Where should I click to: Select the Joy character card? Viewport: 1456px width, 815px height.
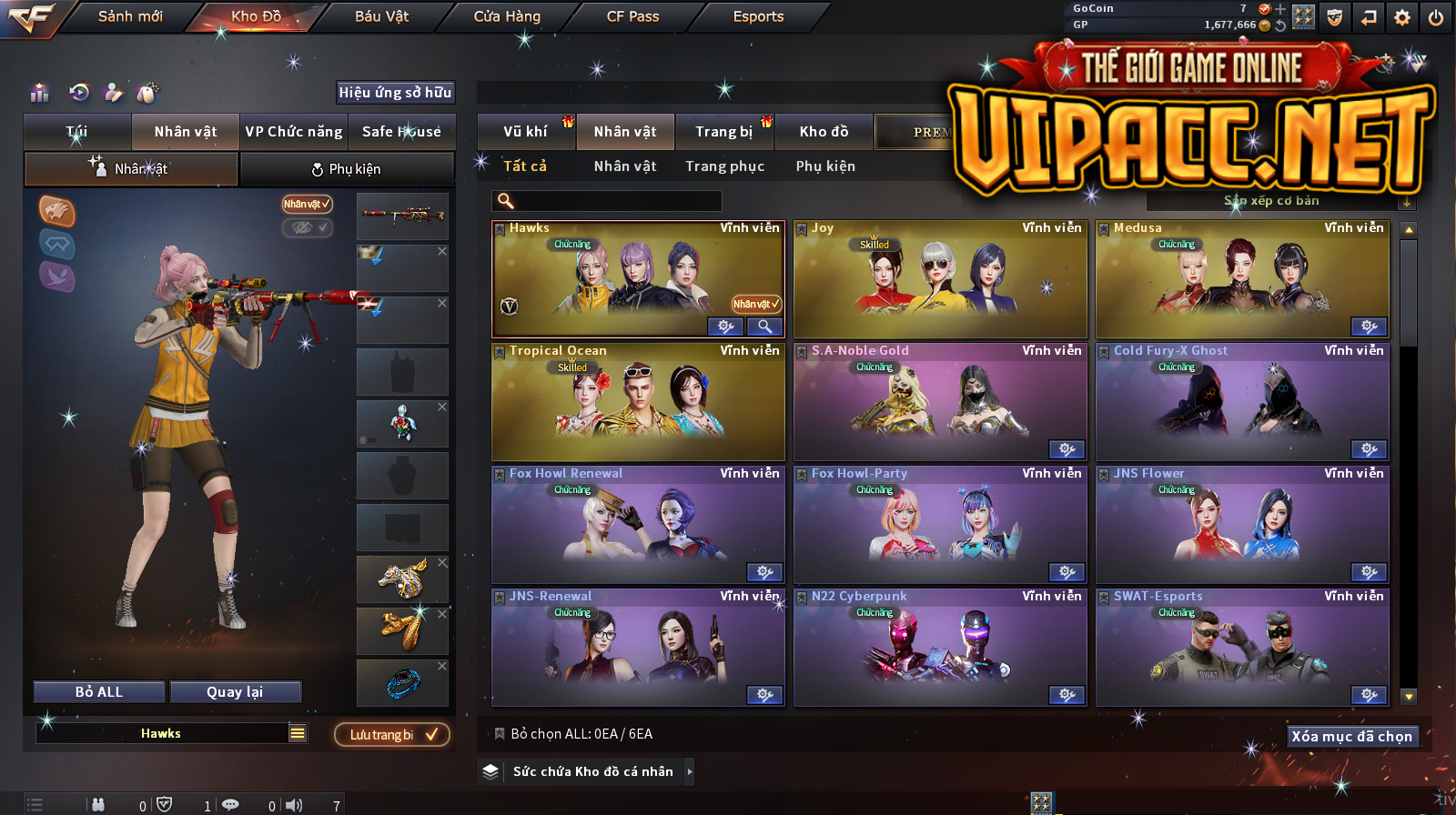(940, 280)
